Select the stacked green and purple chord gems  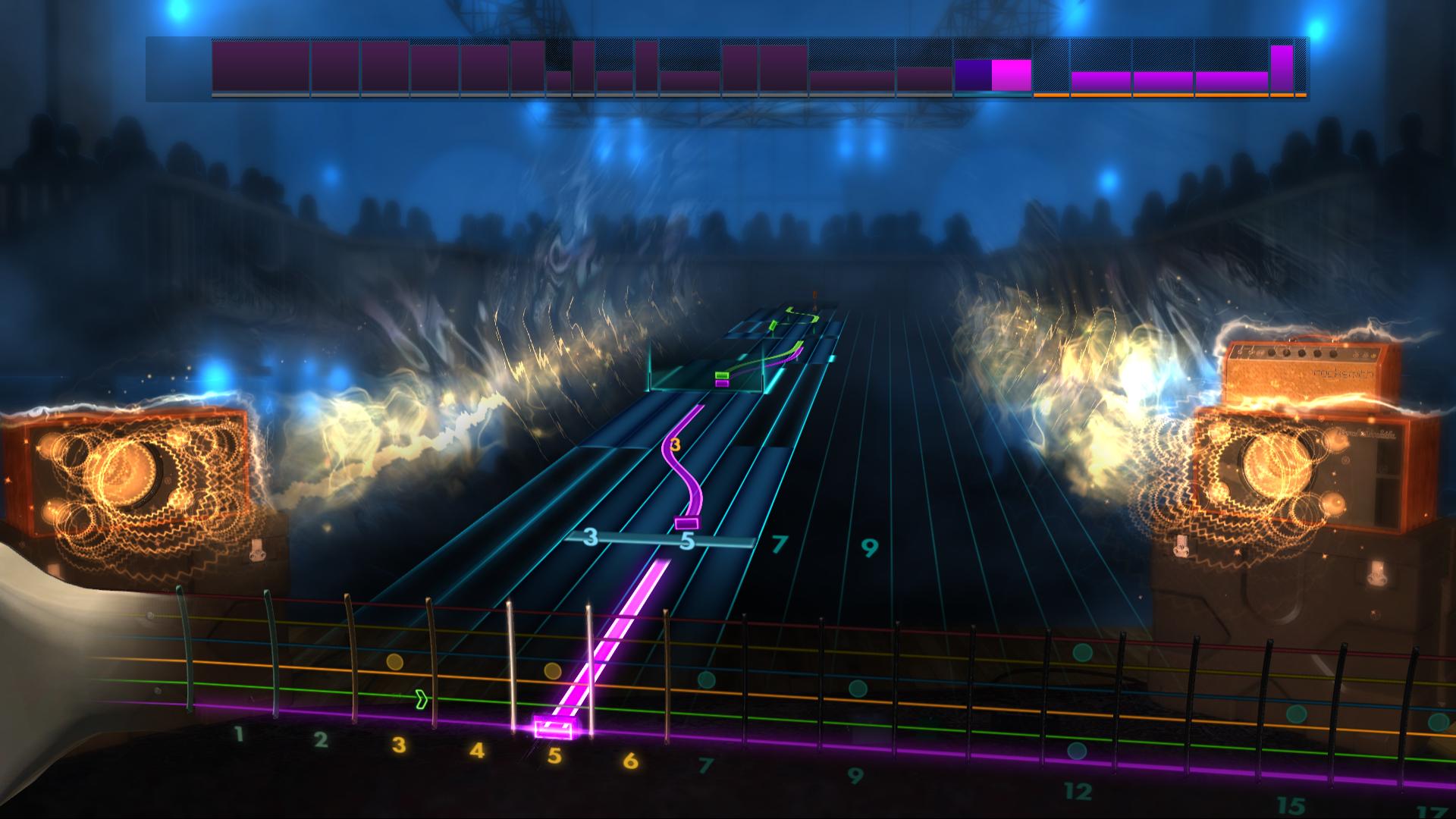click(x=720, y=379)
